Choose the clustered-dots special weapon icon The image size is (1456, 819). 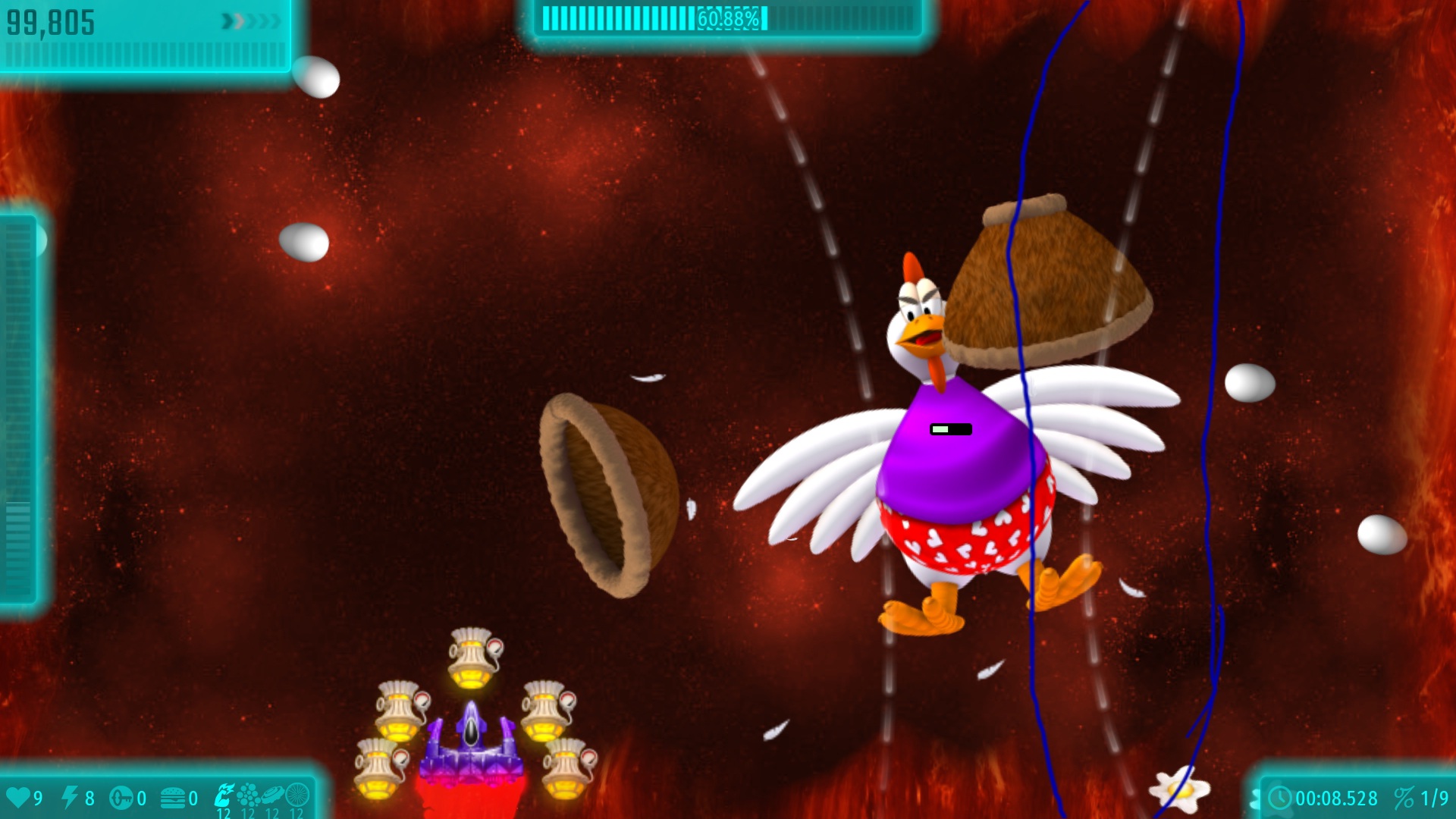[248, 795]
